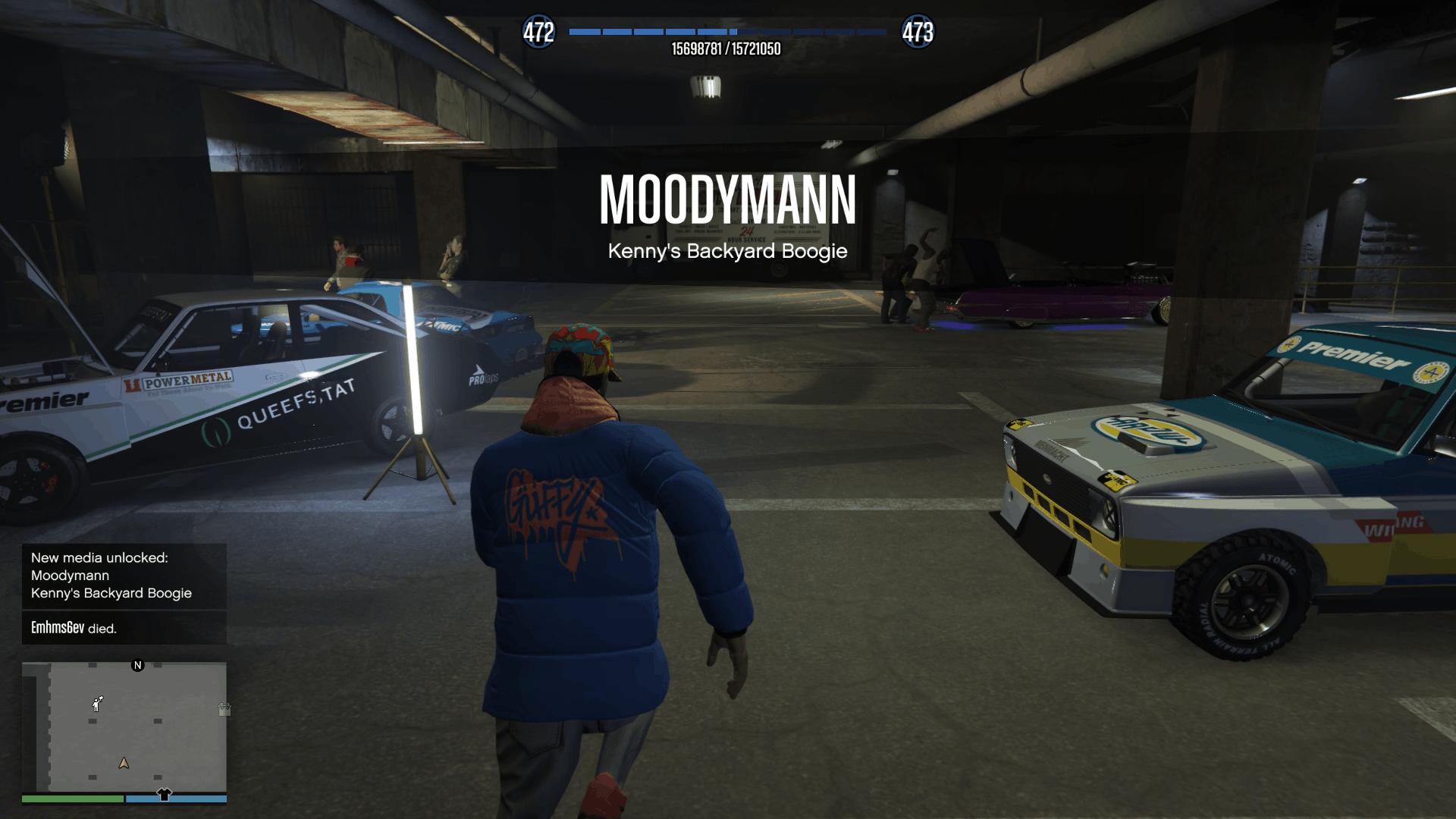Open the New media unlocked notification
The width and height of the screenshot is (1456, 819).
[124, 576]
